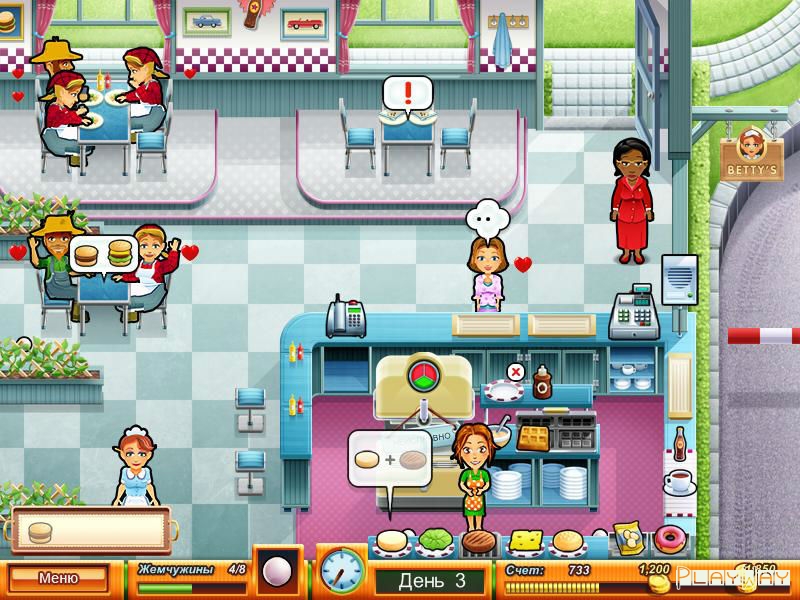
Task: Pick up the cola bottle
Action: [x=679, y=441]
